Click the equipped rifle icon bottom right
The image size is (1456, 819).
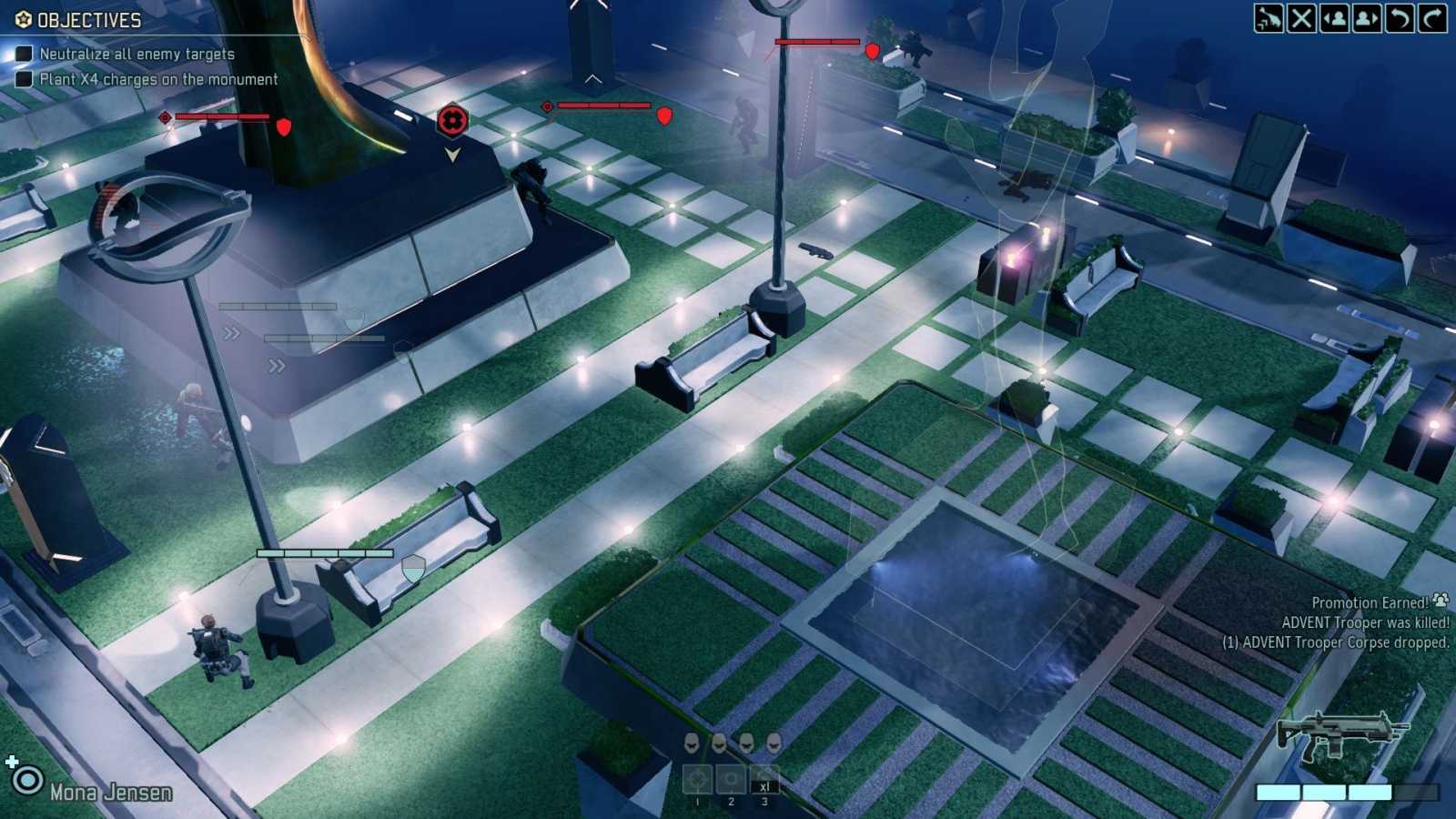coord(1342,735)
